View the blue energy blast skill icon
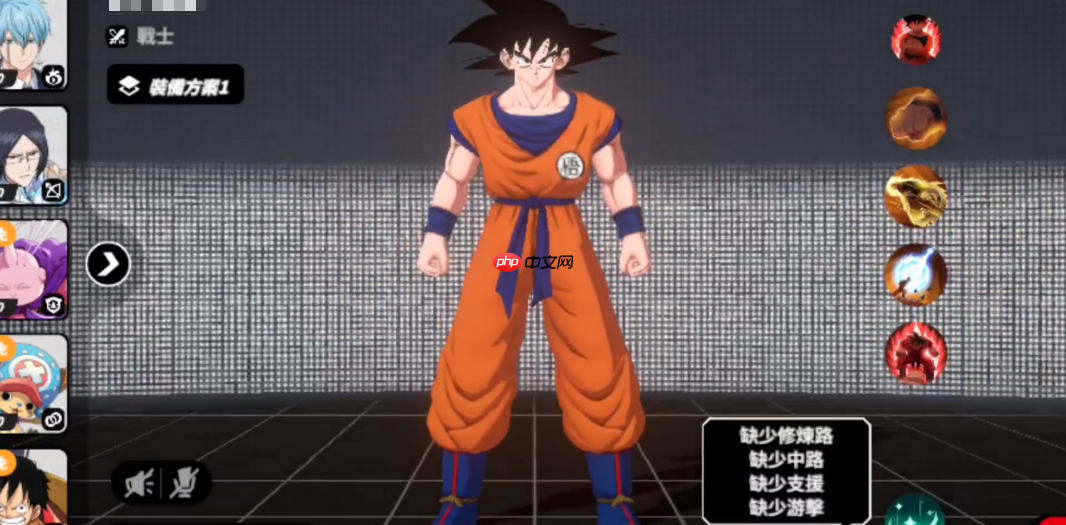Viewport: 1066px width, 525px height. 916,274
